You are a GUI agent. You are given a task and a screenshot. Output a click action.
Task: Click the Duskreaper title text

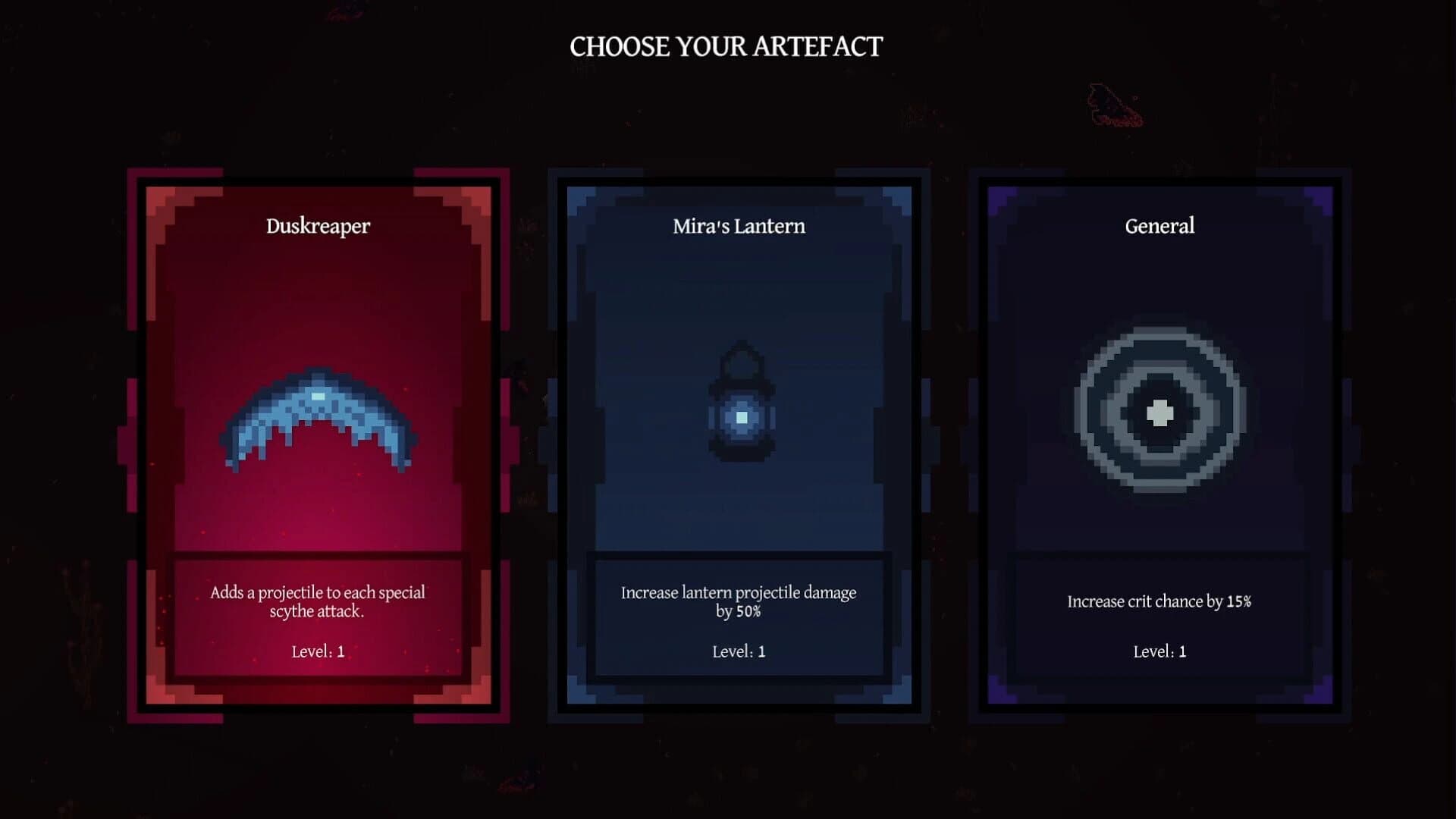[318, 225]
